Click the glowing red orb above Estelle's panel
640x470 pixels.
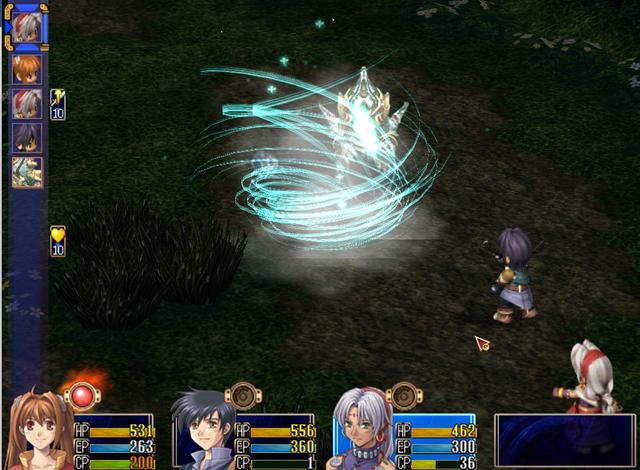click(x=81, y=395)
